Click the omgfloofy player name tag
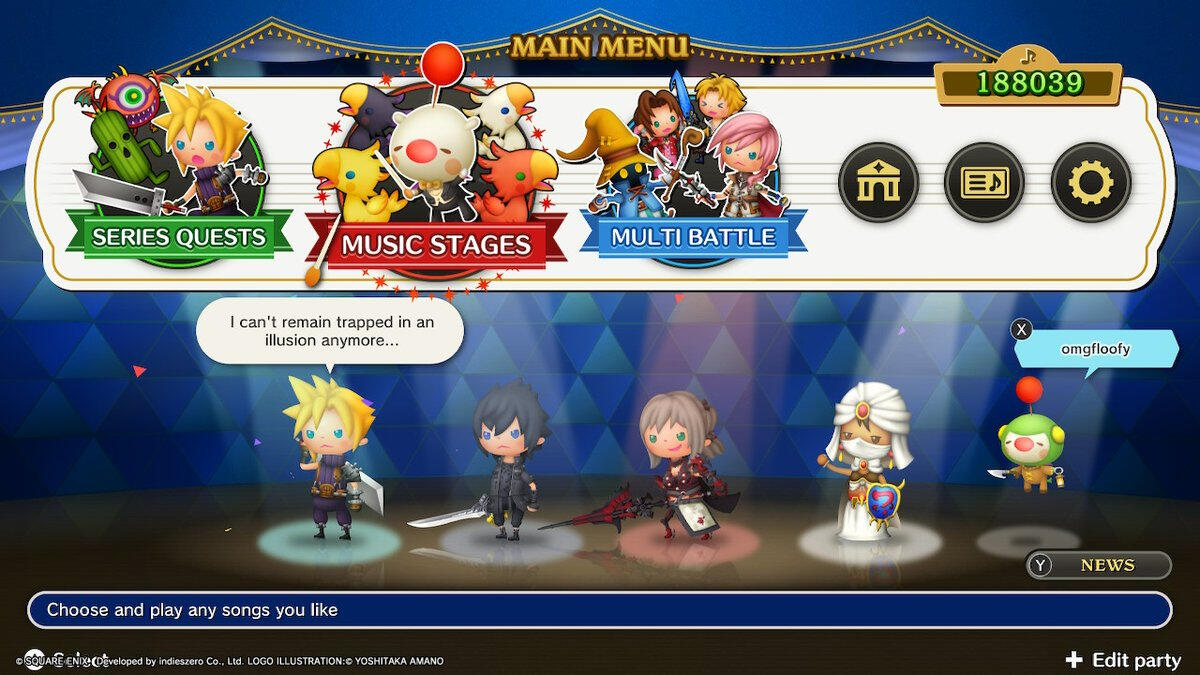The width and height of the screenshot is (1200, 675). coord(1097,349)
